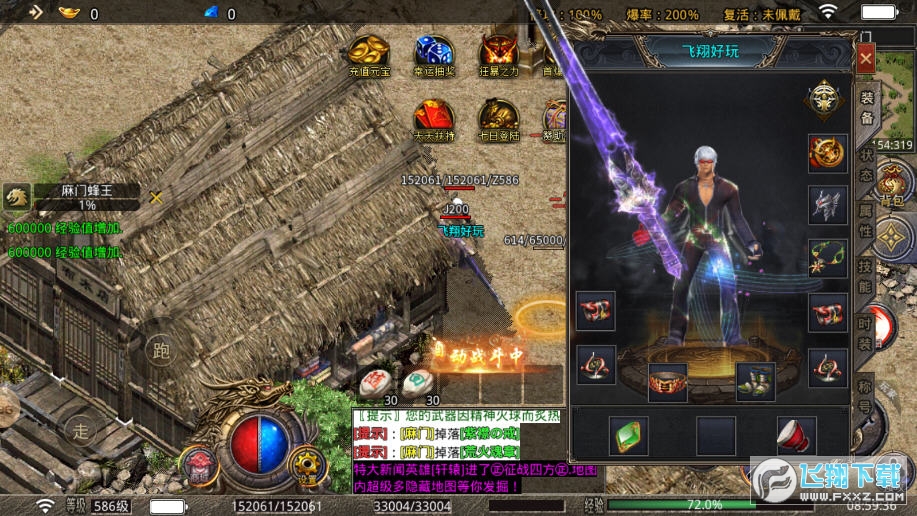Open the 天天扶持 red envelope event
Image resolution: width=917 pixels, height=516 pixels.
click(433, 118)
